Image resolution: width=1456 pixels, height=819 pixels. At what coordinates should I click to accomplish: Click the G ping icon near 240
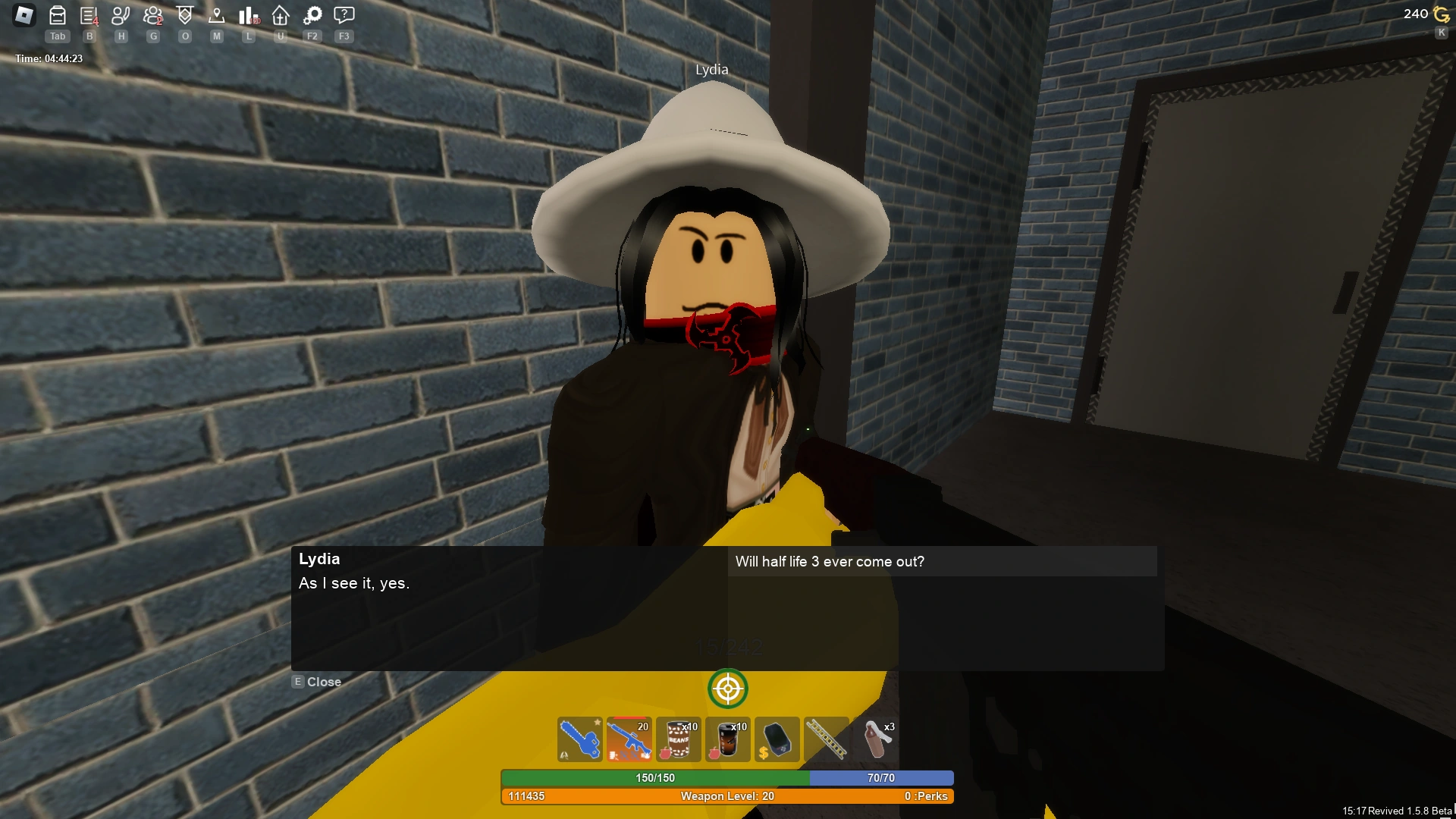point(1440,14)
